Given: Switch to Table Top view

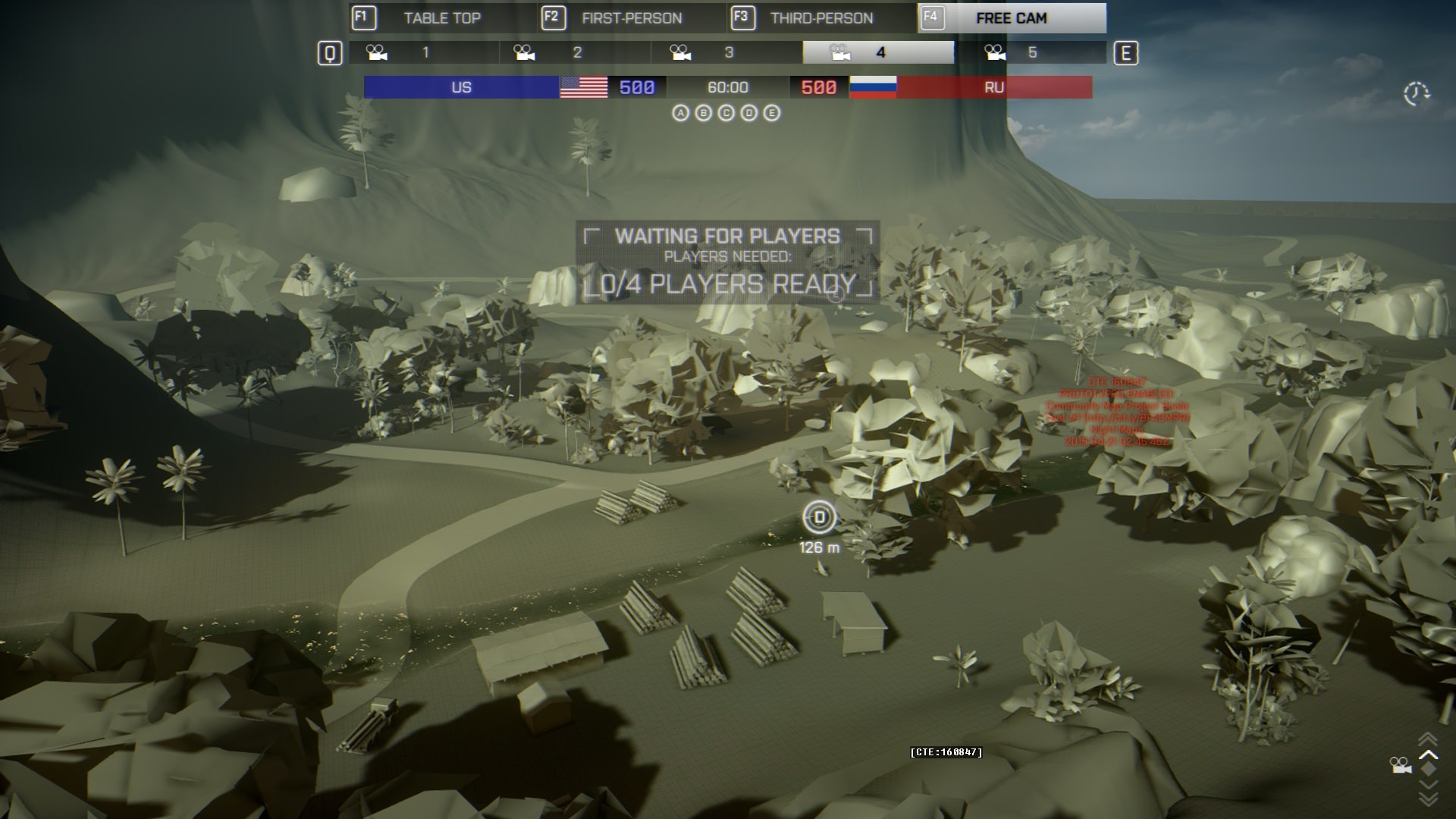Looking at the screenshot, I should point(442,18).
